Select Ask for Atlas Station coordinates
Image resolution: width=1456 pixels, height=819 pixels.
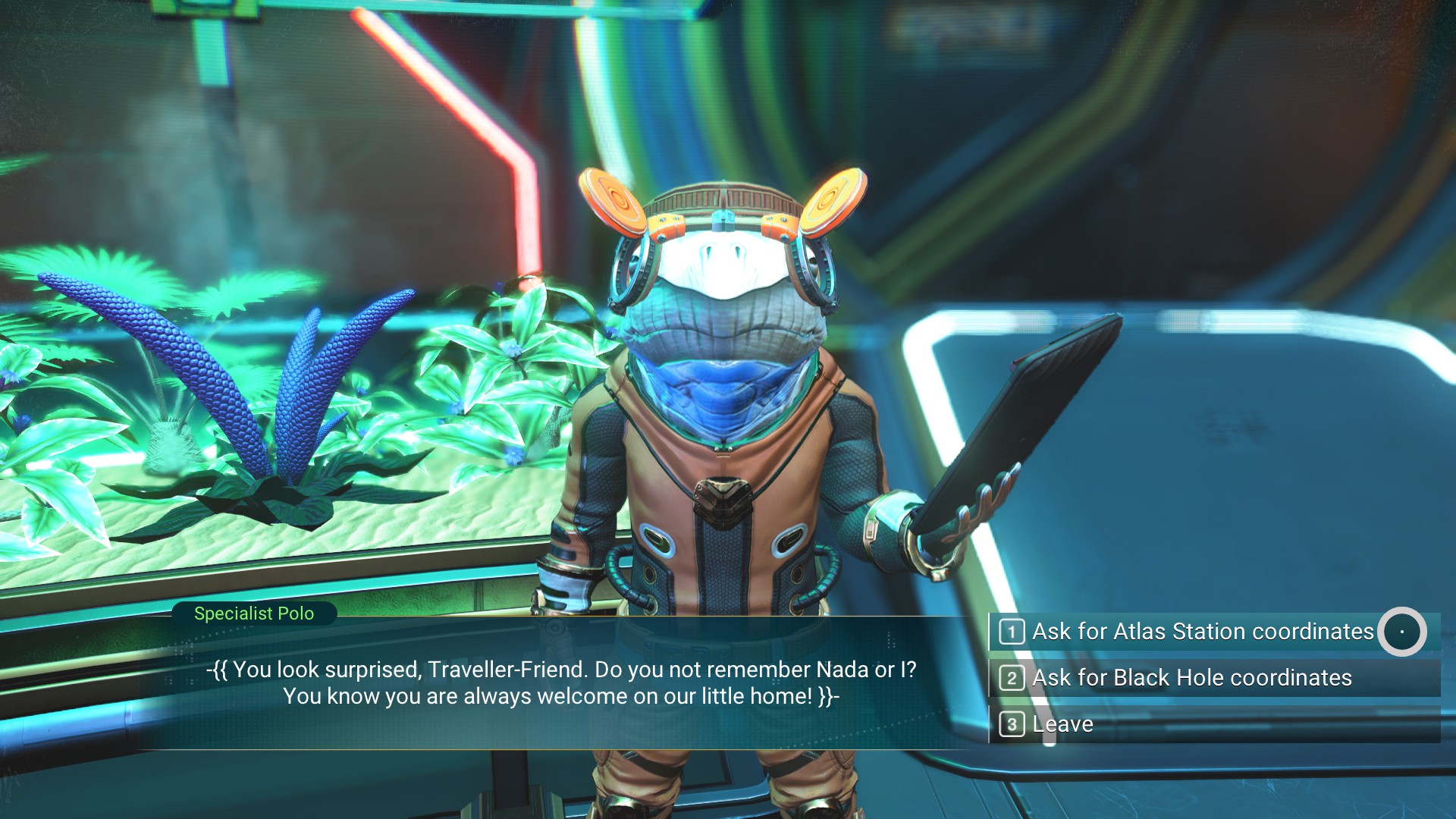[x=1202, y=631]
